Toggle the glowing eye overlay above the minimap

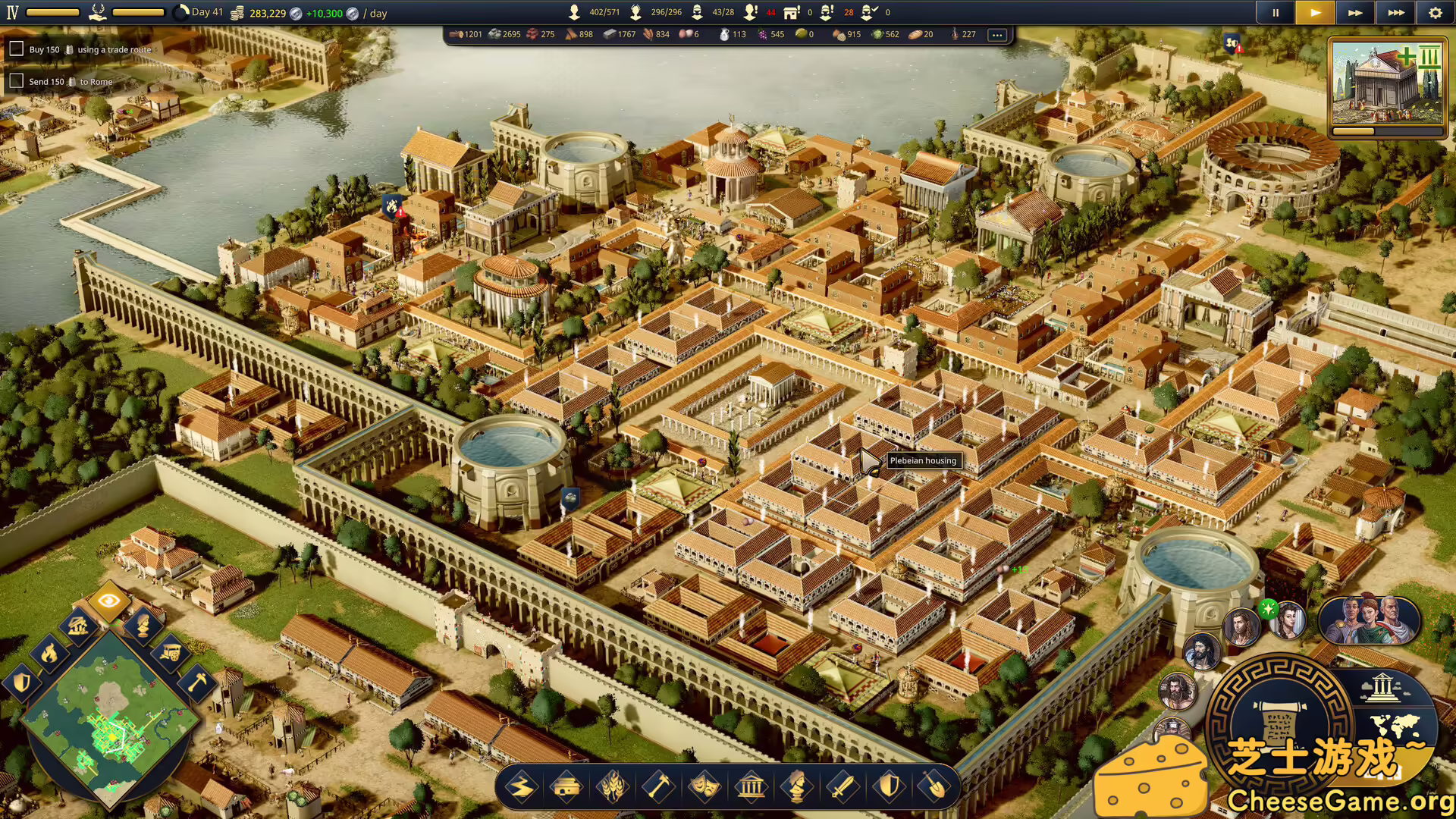109,601
